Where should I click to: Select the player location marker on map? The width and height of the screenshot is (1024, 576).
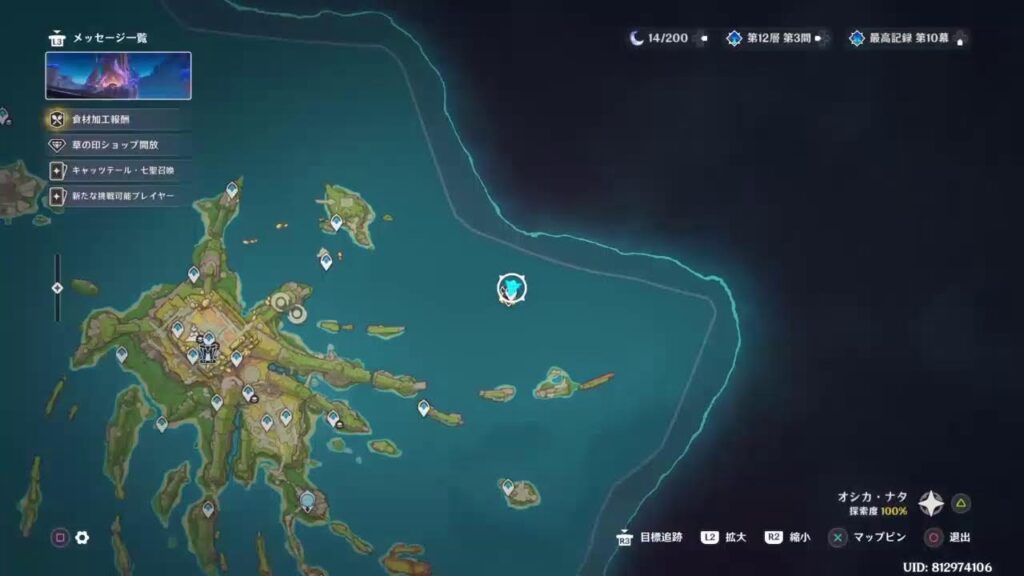(x=512, y=289)
